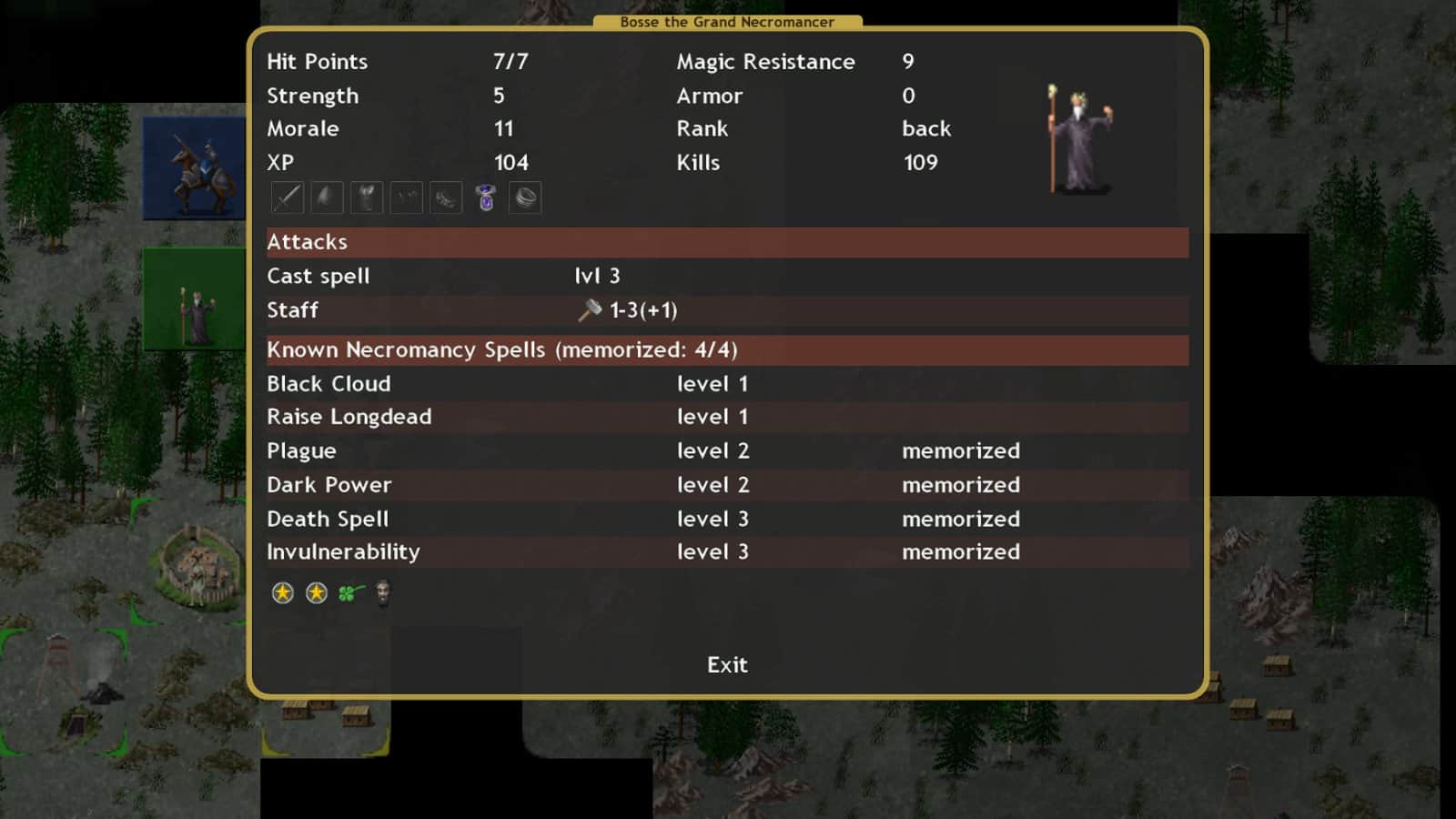Inspect the bearded face trait icon
The width and height of the screenshot is (1456, 819).
383,593
